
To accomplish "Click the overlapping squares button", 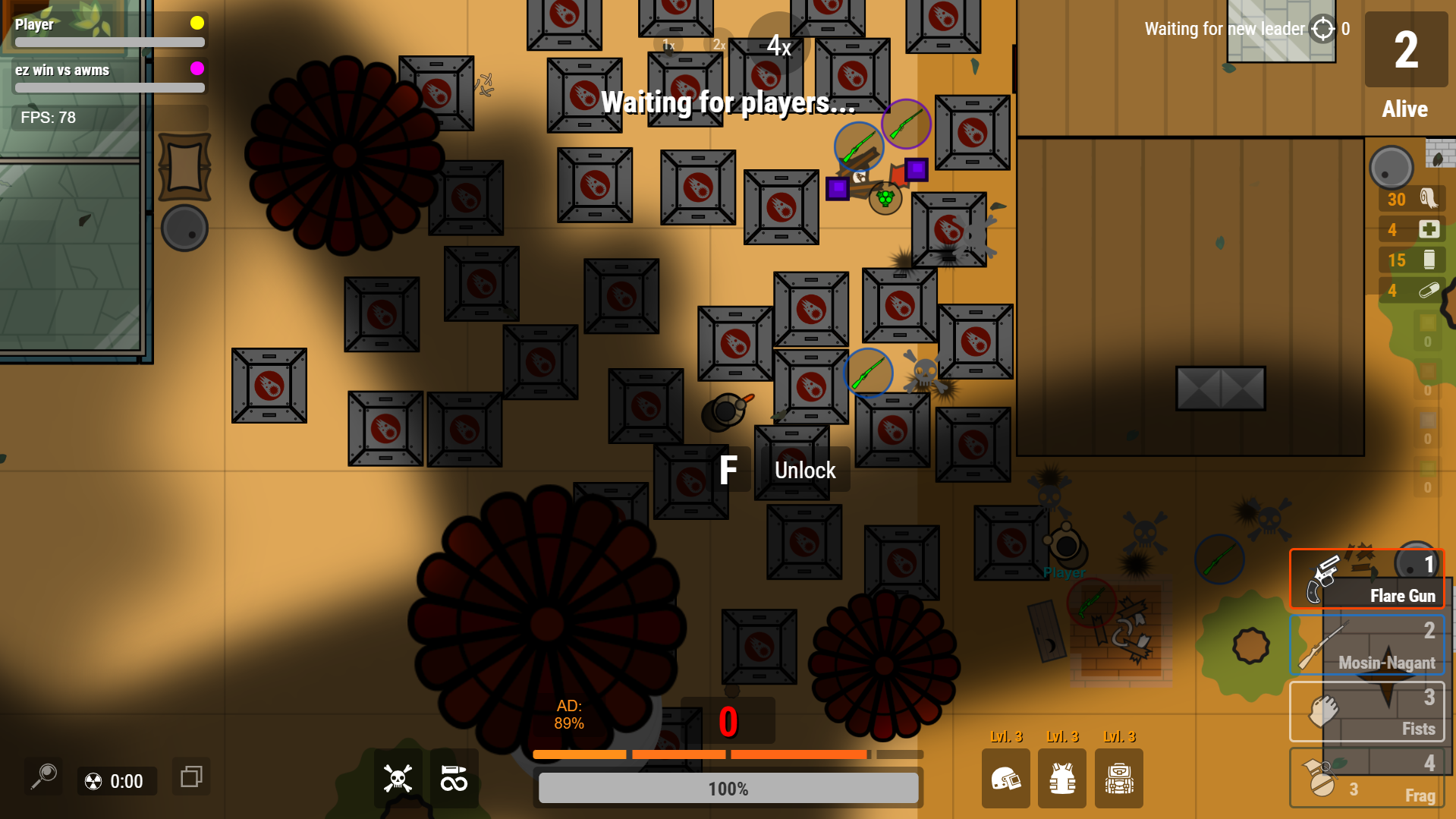I will (x=190, y=776).
